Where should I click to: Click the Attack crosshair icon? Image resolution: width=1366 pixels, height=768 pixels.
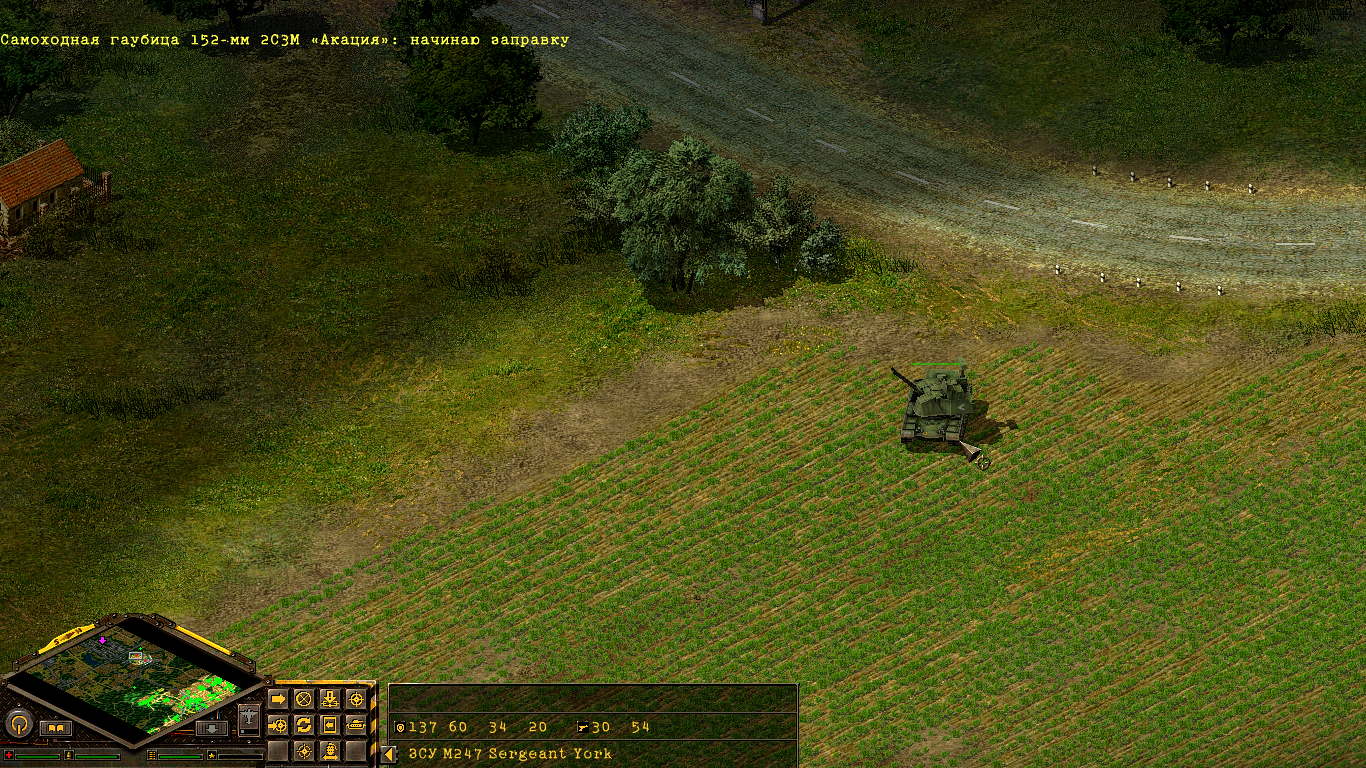tap(357, 699)
